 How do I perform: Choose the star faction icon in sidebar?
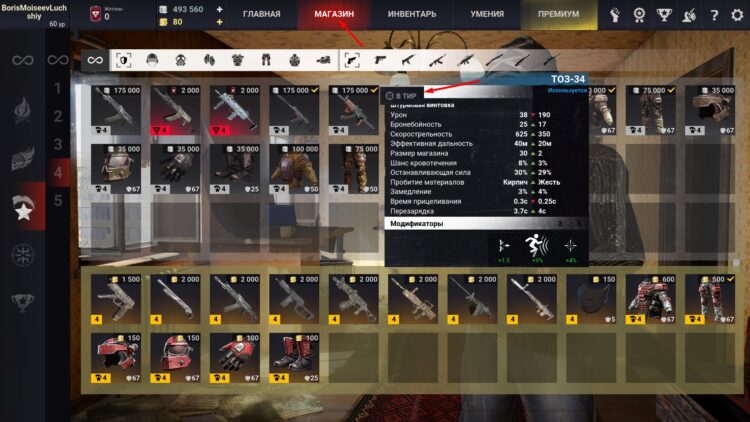pos(22,211)
